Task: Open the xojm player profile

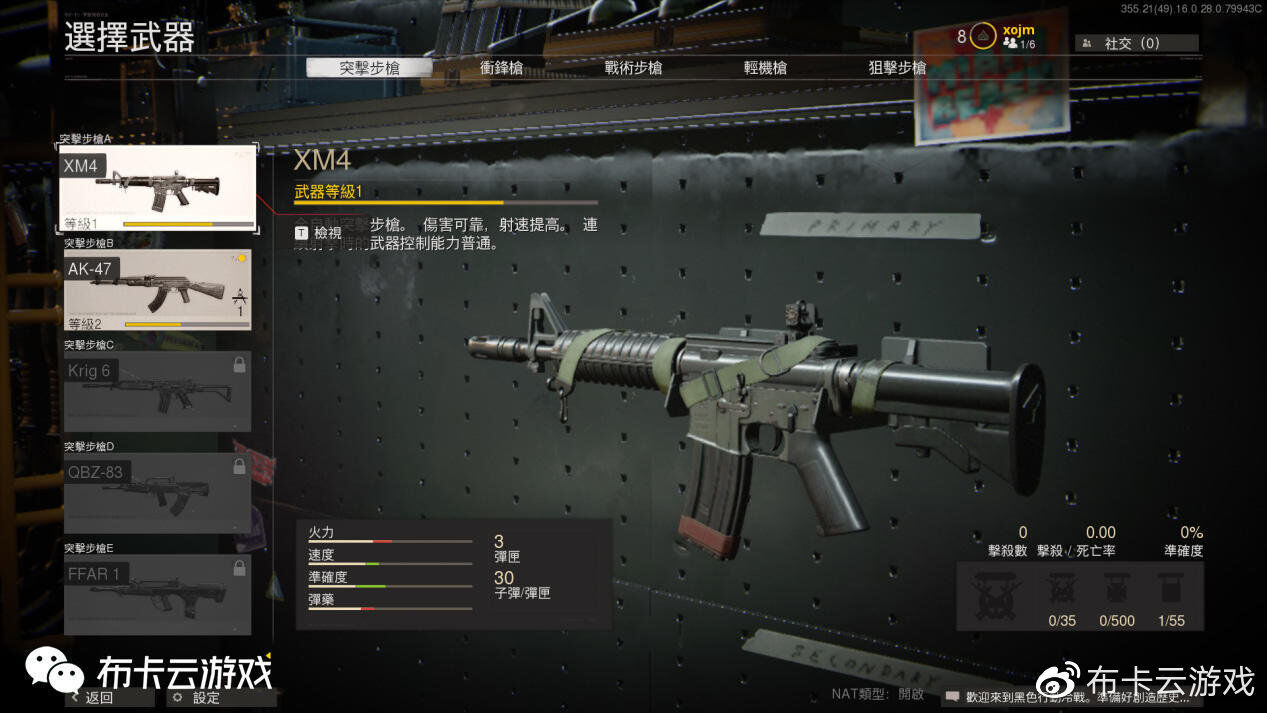Action: (x=1017, y=36)
